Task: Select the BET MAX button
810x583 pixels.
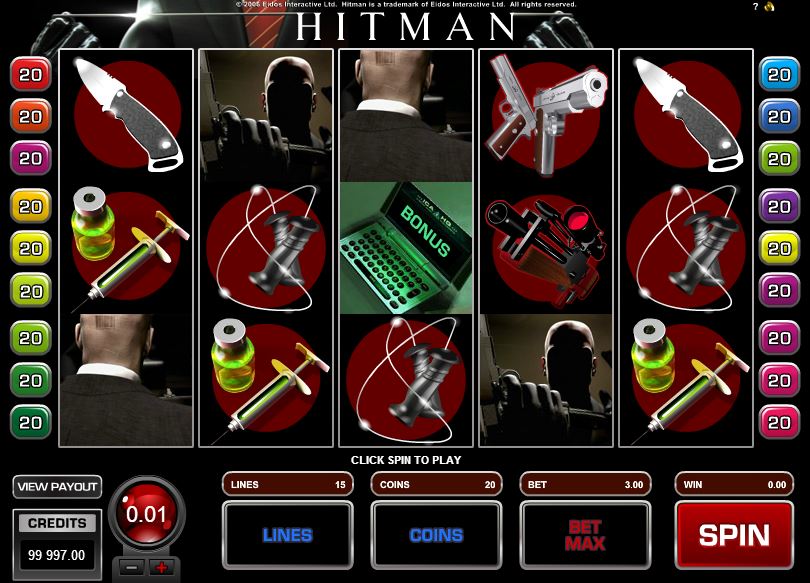Action: pyautogui.click(x=584, y=535)
